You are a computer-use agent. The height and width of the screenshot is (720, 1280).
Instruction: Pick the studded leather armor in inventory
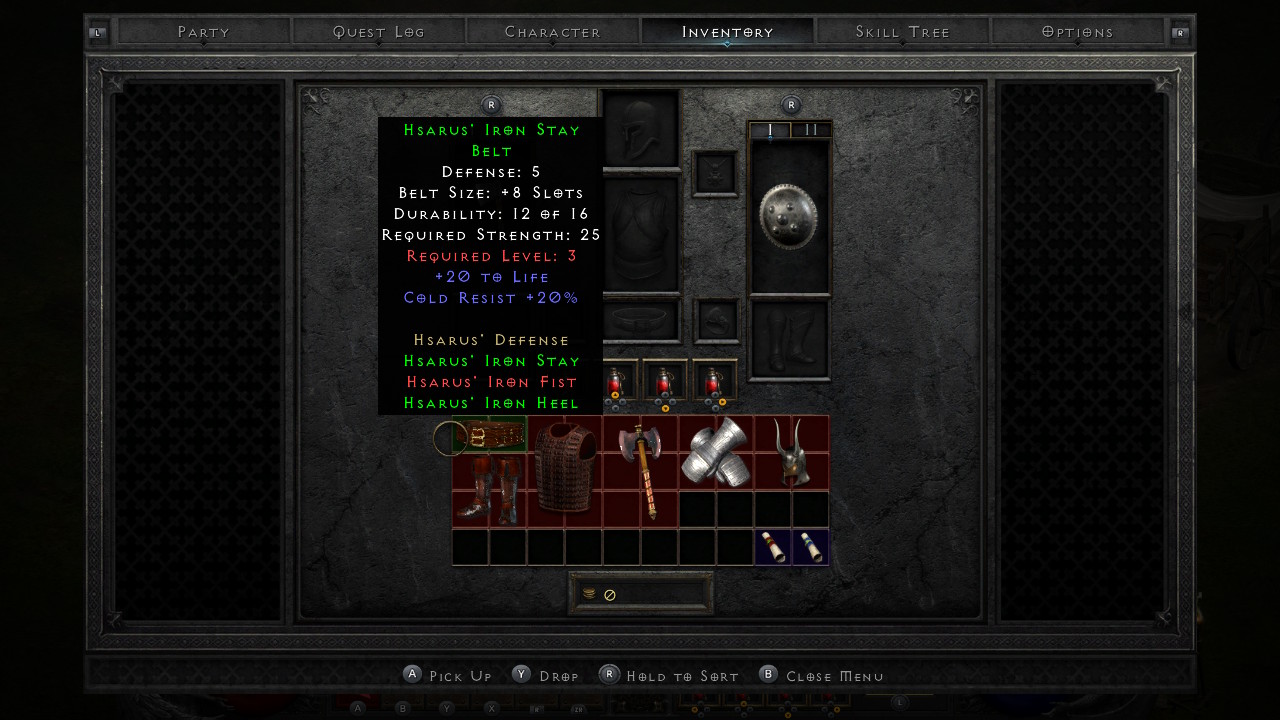pos(565,466)
